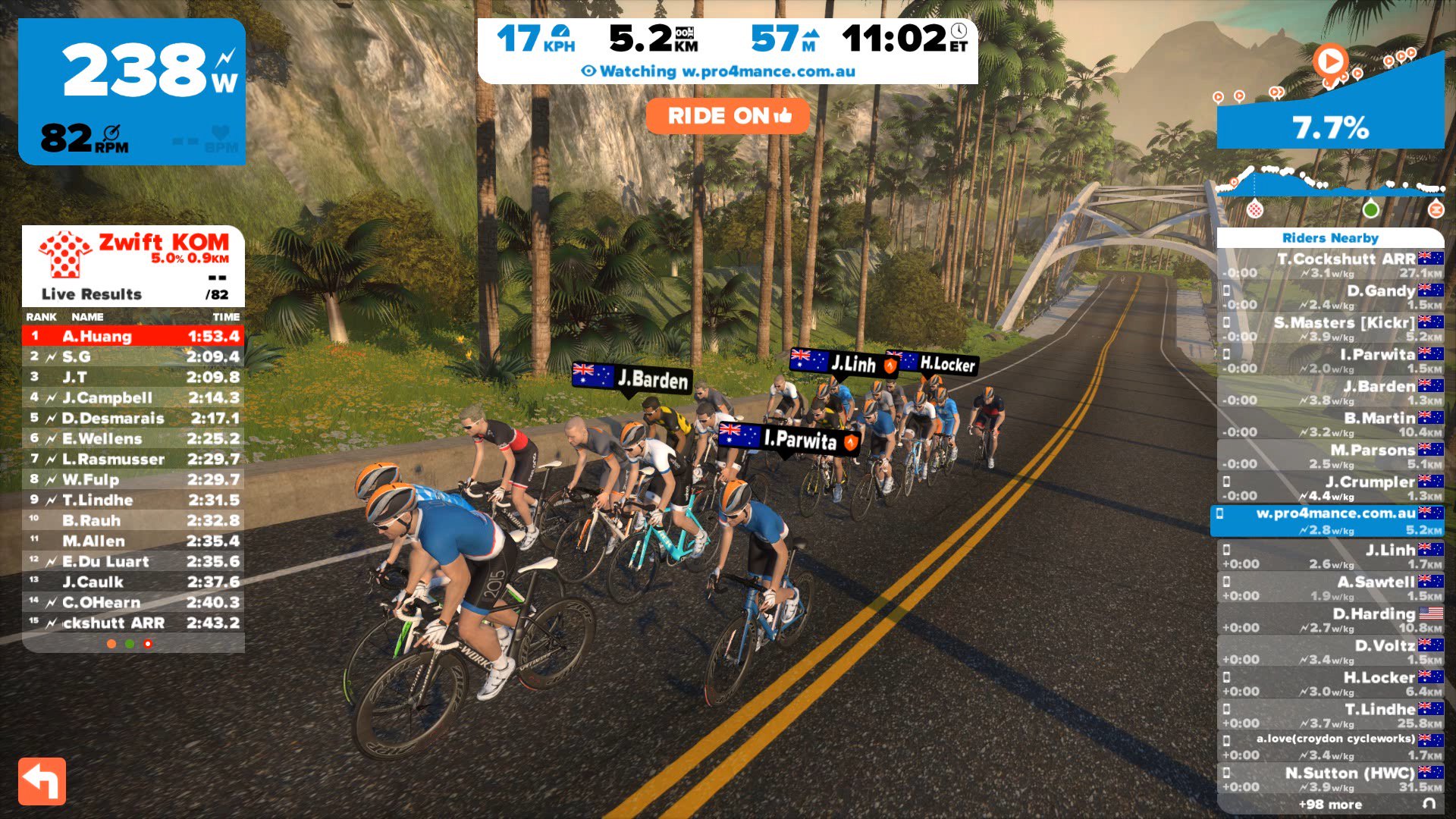Click the phone icon next to J.Crumpler
This screenshot has height=819, width=1456.
point(1226,482)
